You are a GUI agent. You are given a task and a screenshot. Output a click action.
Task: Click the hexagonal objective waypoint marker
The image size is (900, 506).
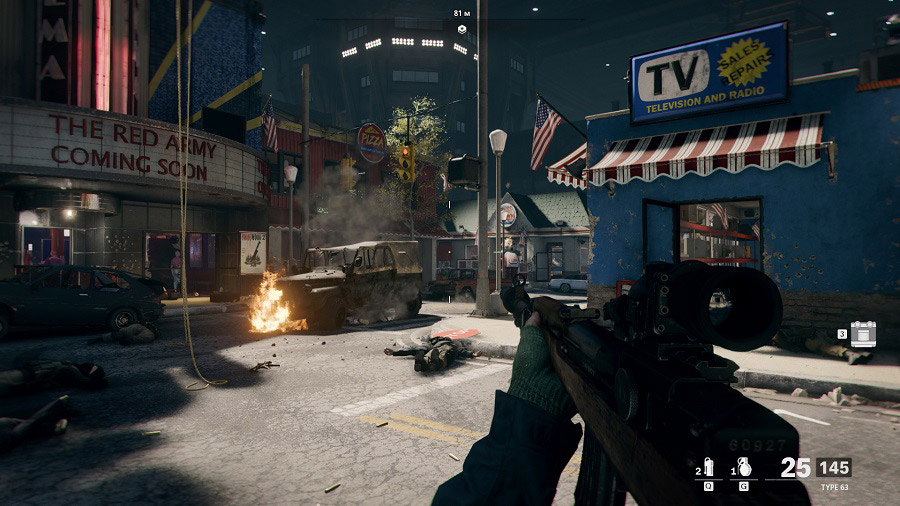pos(461,30)
